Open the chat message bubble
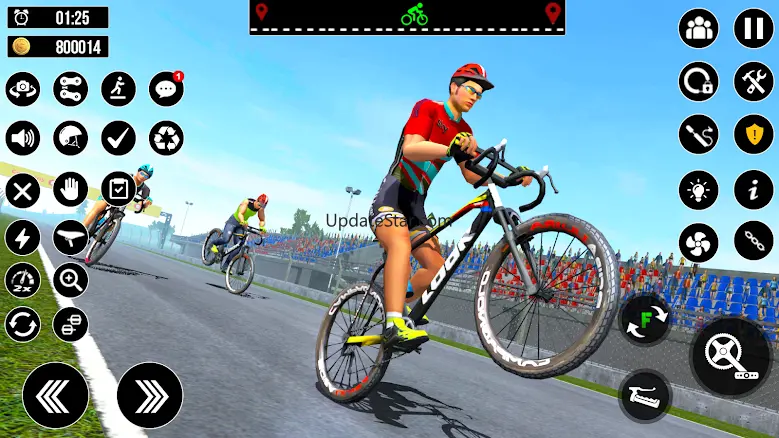This screenshot has height=438, width=779. pos(166,89)
